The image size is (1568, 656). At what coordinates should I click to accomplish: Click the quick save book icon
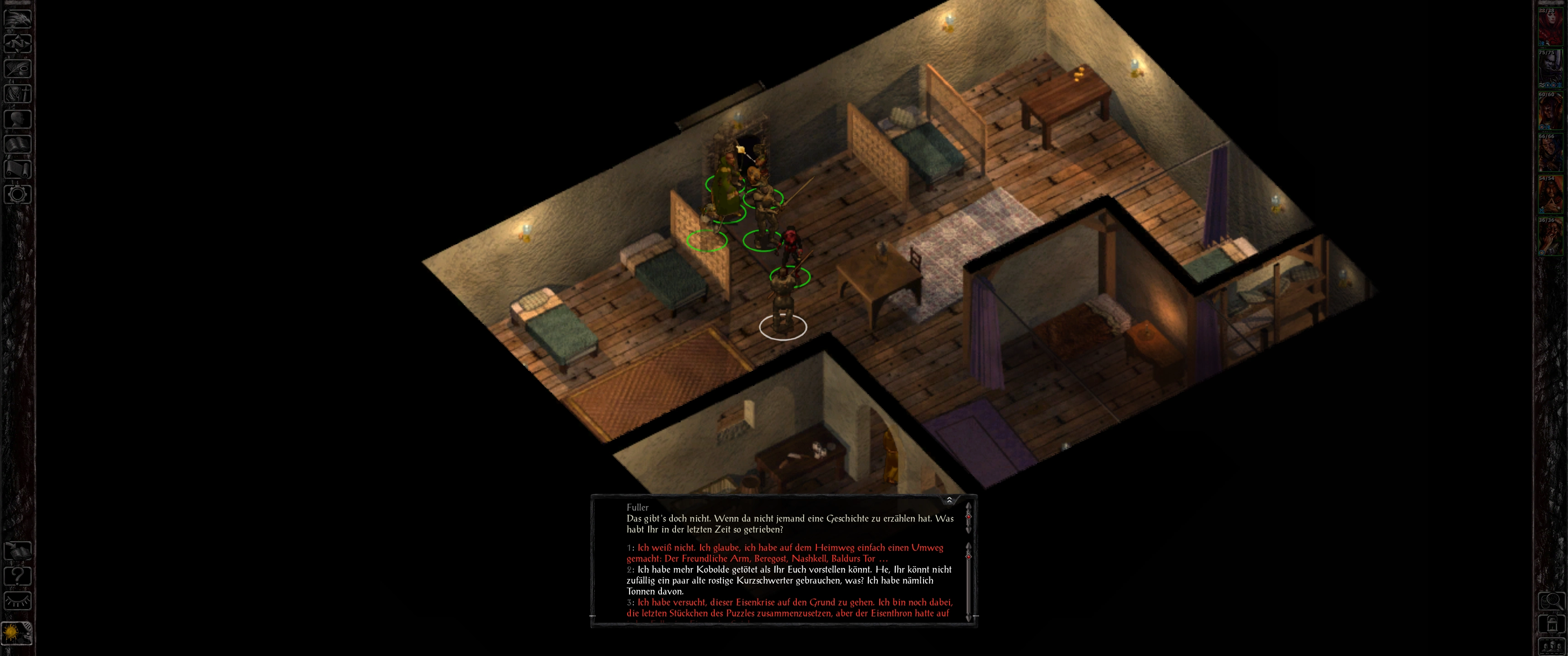[18, 551]
